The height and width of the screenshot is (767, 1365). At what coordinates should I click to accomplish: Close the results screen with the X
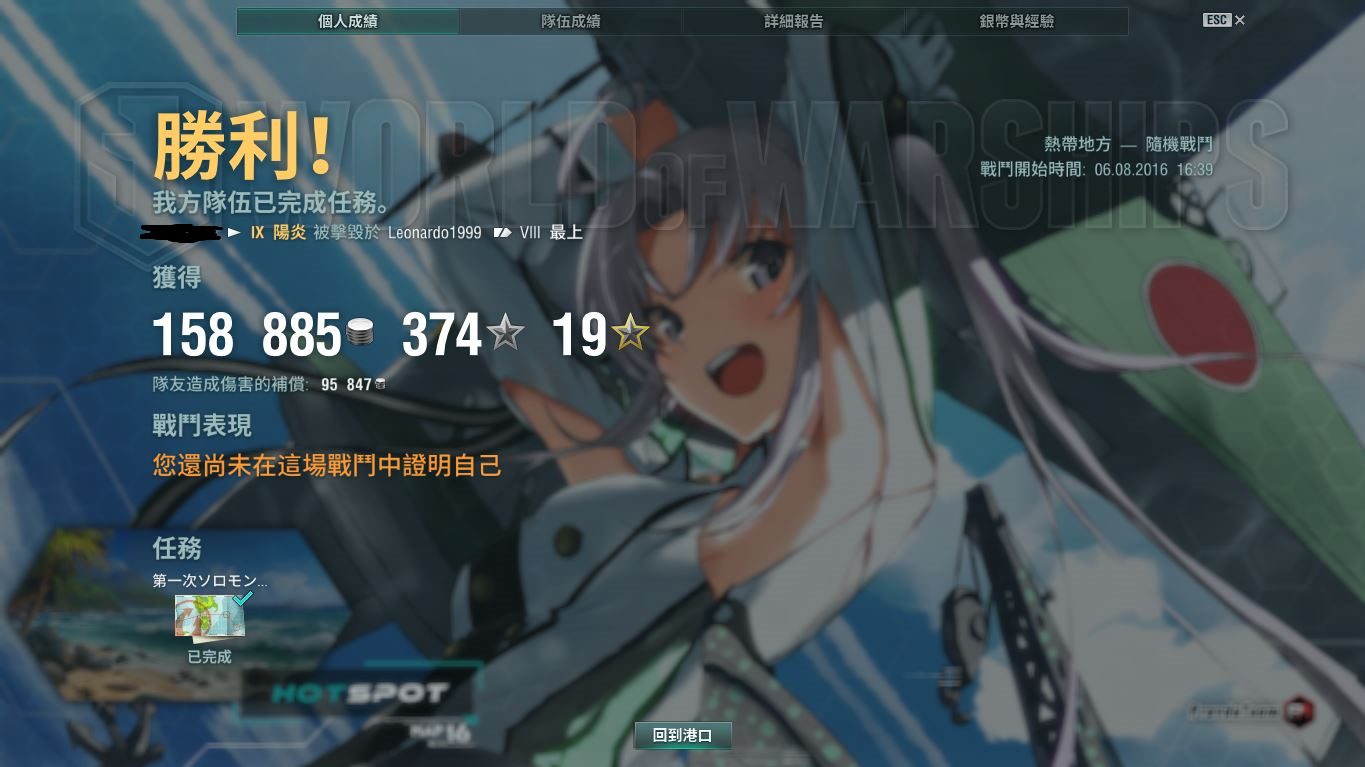(x=1240, y=20)
